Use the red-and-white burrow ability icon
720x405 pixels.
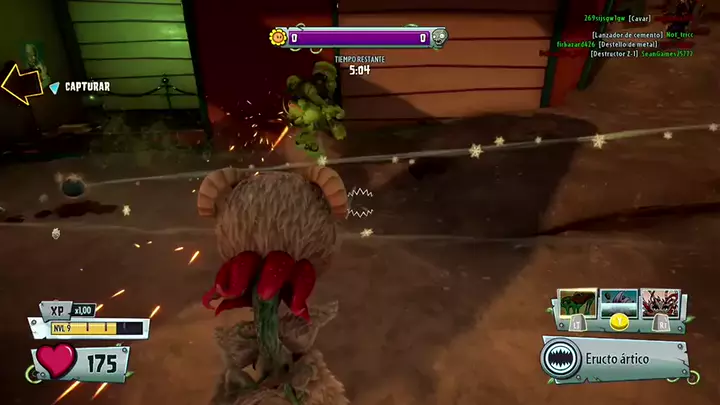pyautogui.click(x=660, y=303)
